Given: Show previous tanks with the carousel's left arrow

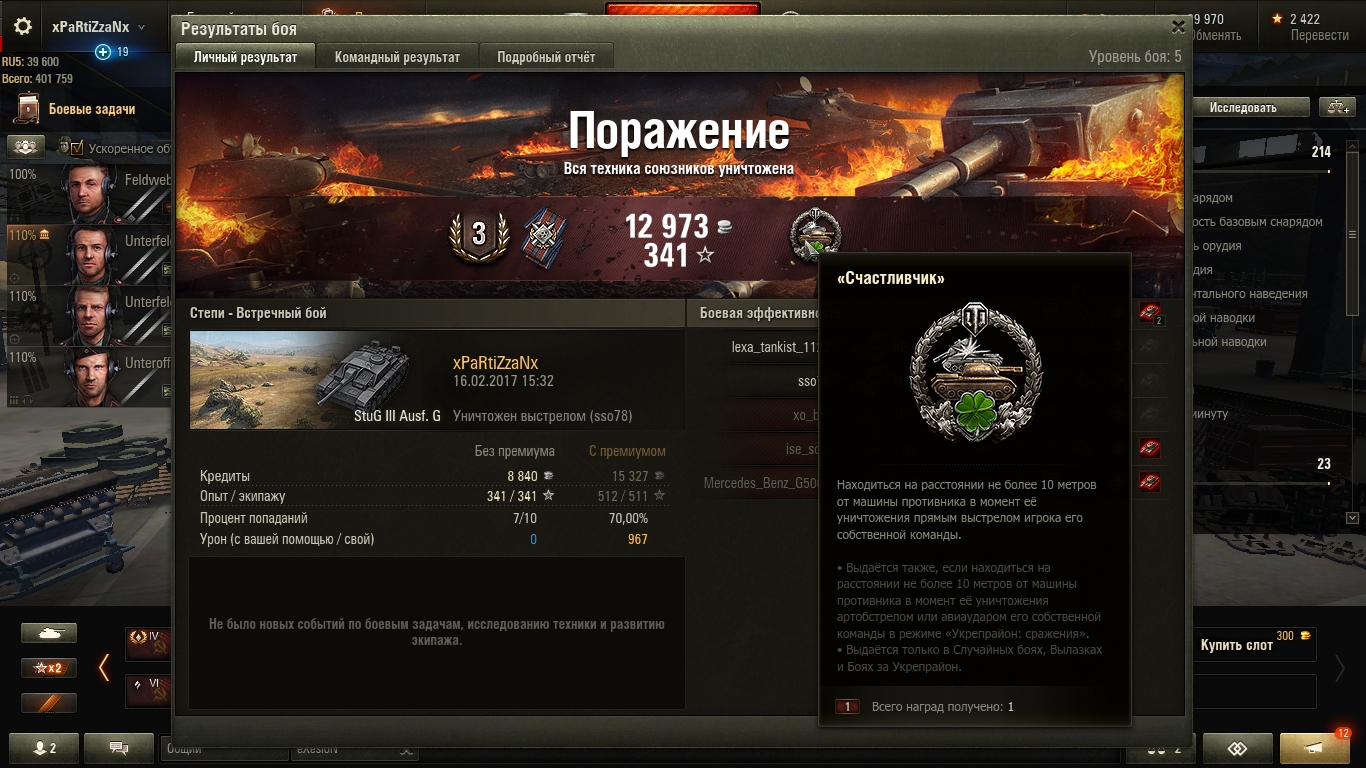Looking at the screenshot, I should click(103, 667).
